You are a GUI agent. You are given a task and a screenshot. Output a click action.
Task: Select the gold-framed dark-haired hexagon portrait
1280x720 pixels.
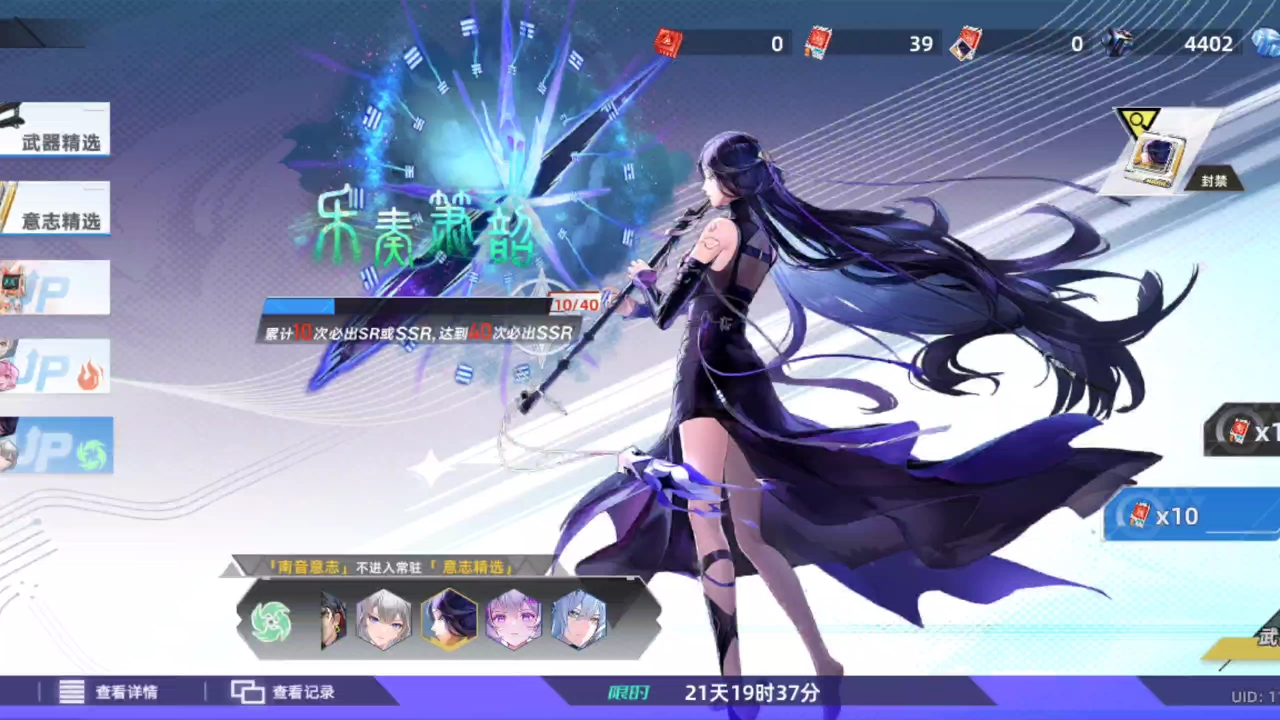pos(448,620)
